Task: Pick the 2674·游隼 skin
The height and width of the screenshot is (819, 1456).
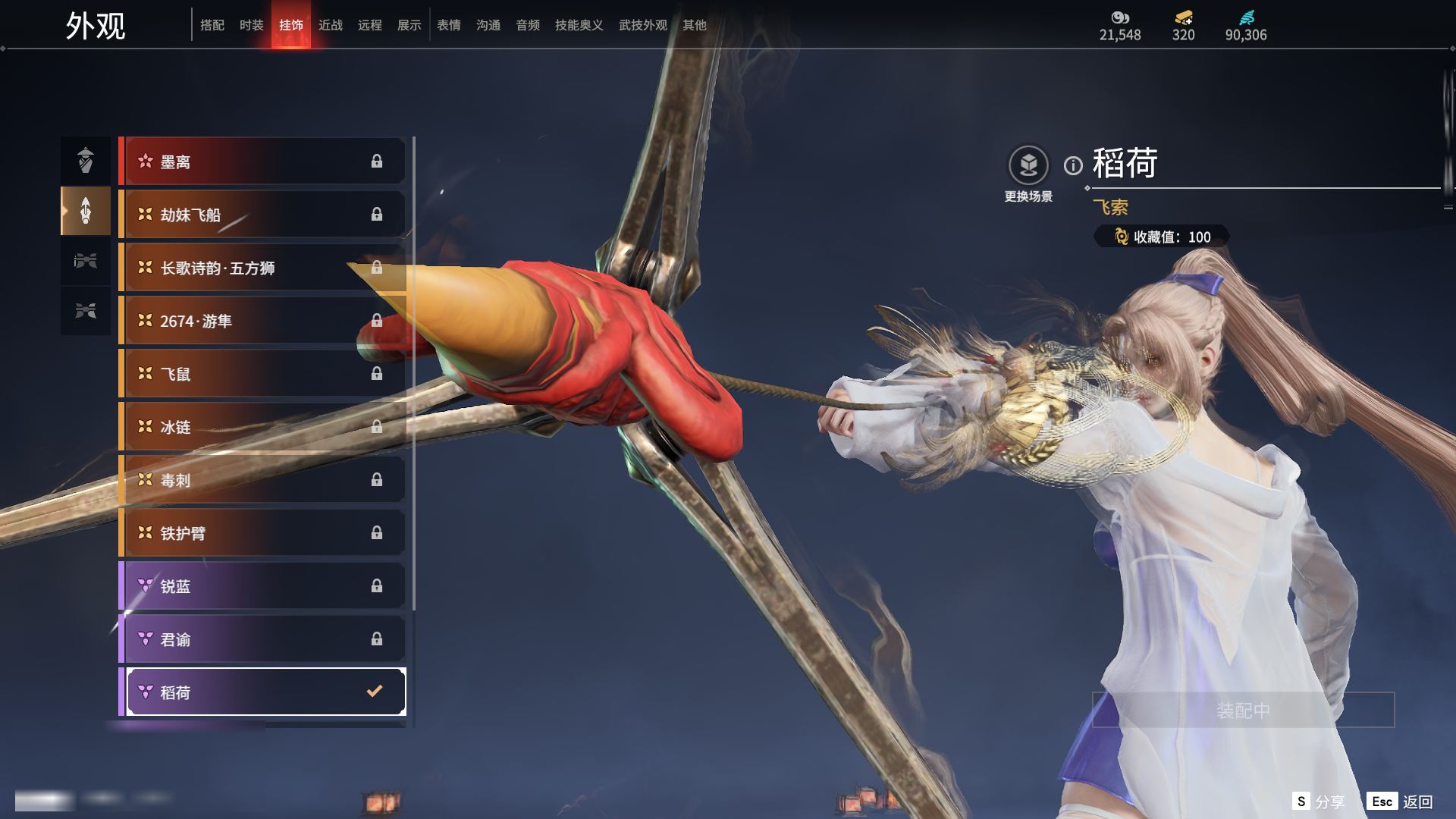Action: tap(262, 321)
